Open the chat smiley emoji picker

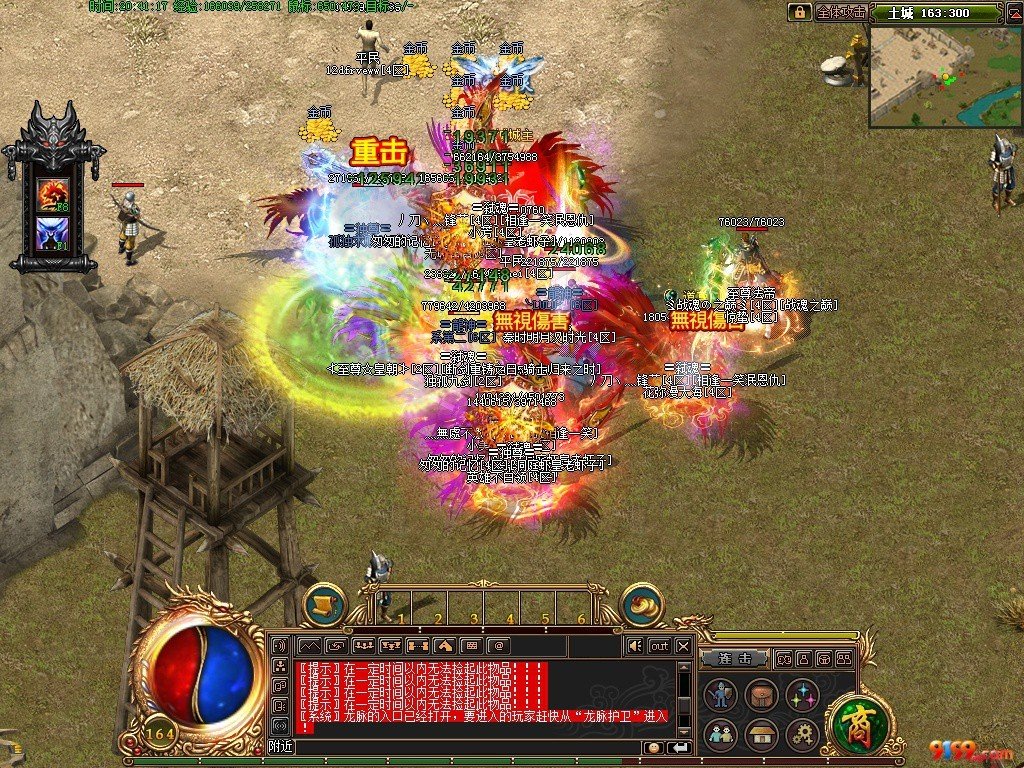click(653, 747)
